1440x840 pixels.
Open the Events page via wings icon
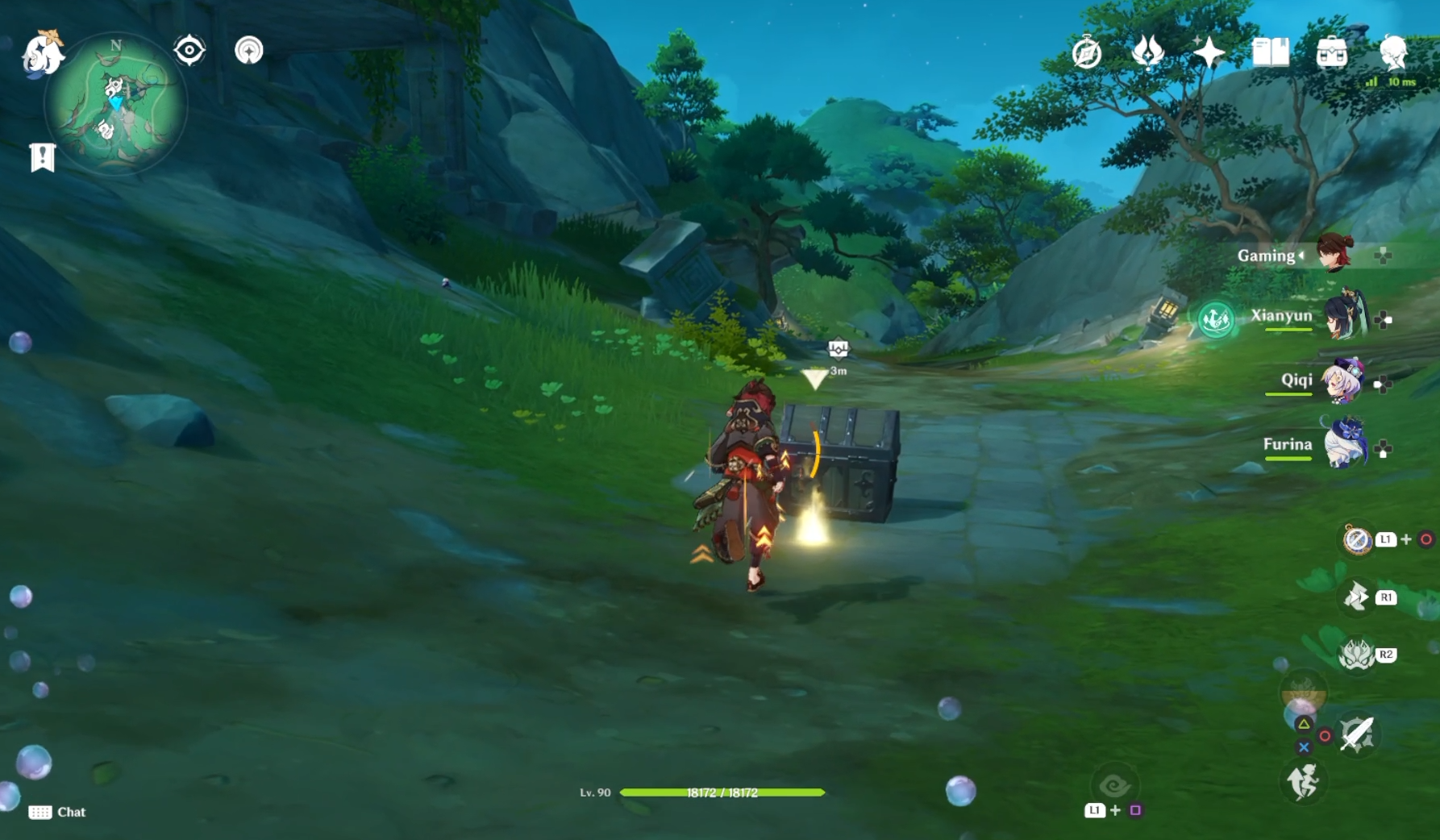[x=1148, y=53]
